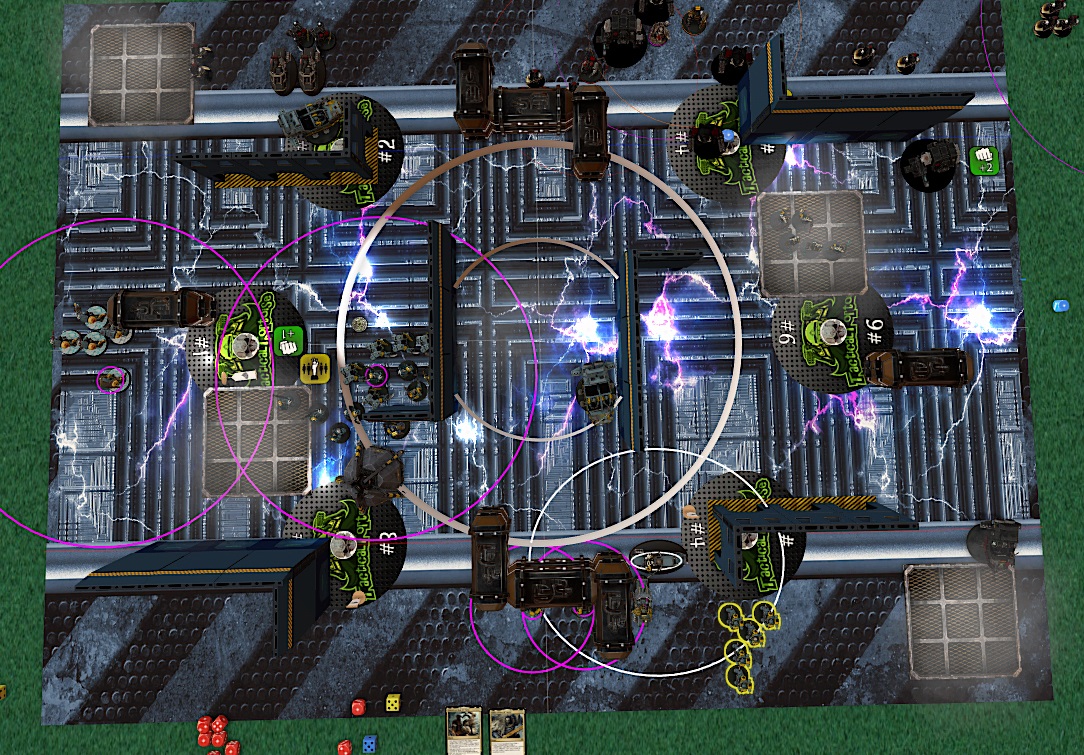This screenshot has height=755, width=1084.
Task: Choose the yellow die
Action: click(392, 702)
